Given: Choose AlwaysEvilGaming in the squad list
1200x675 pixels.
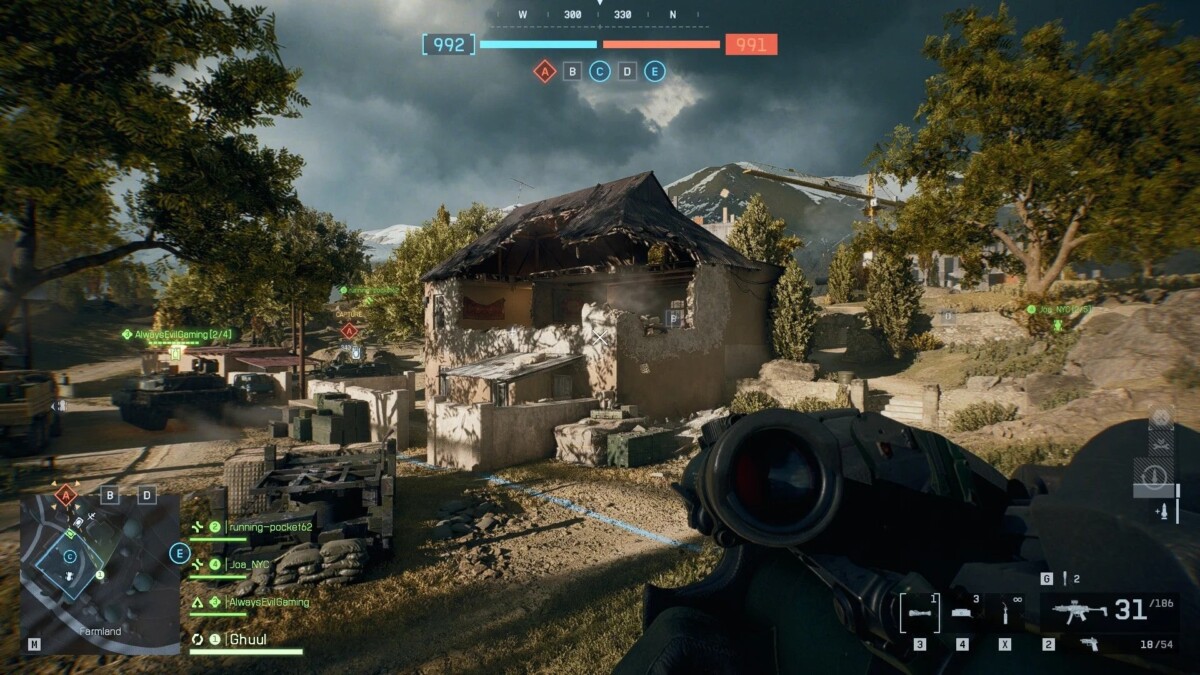Looking at the screenshot, I should (x=266, y=602).
